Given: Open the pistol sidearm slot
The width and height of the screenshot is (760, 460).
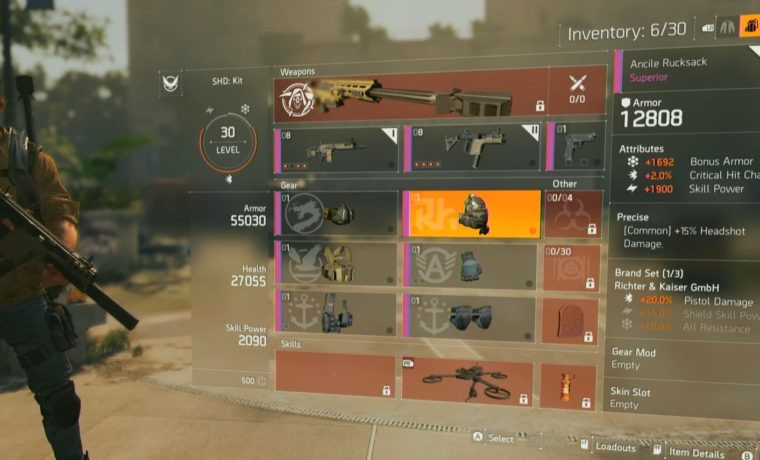Looking at the screenshot, I should [577, 148].
